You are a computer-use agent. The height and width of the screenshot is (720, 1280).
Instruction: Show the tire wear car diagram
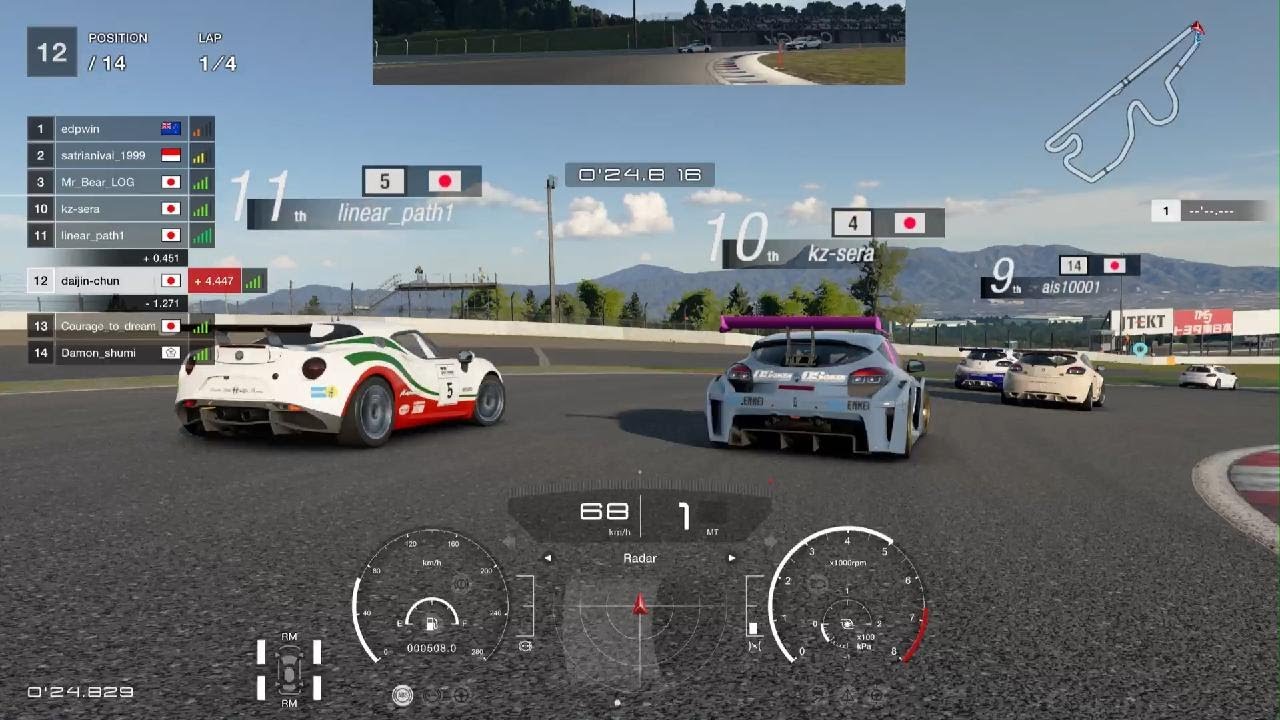[x=289, y=668]
